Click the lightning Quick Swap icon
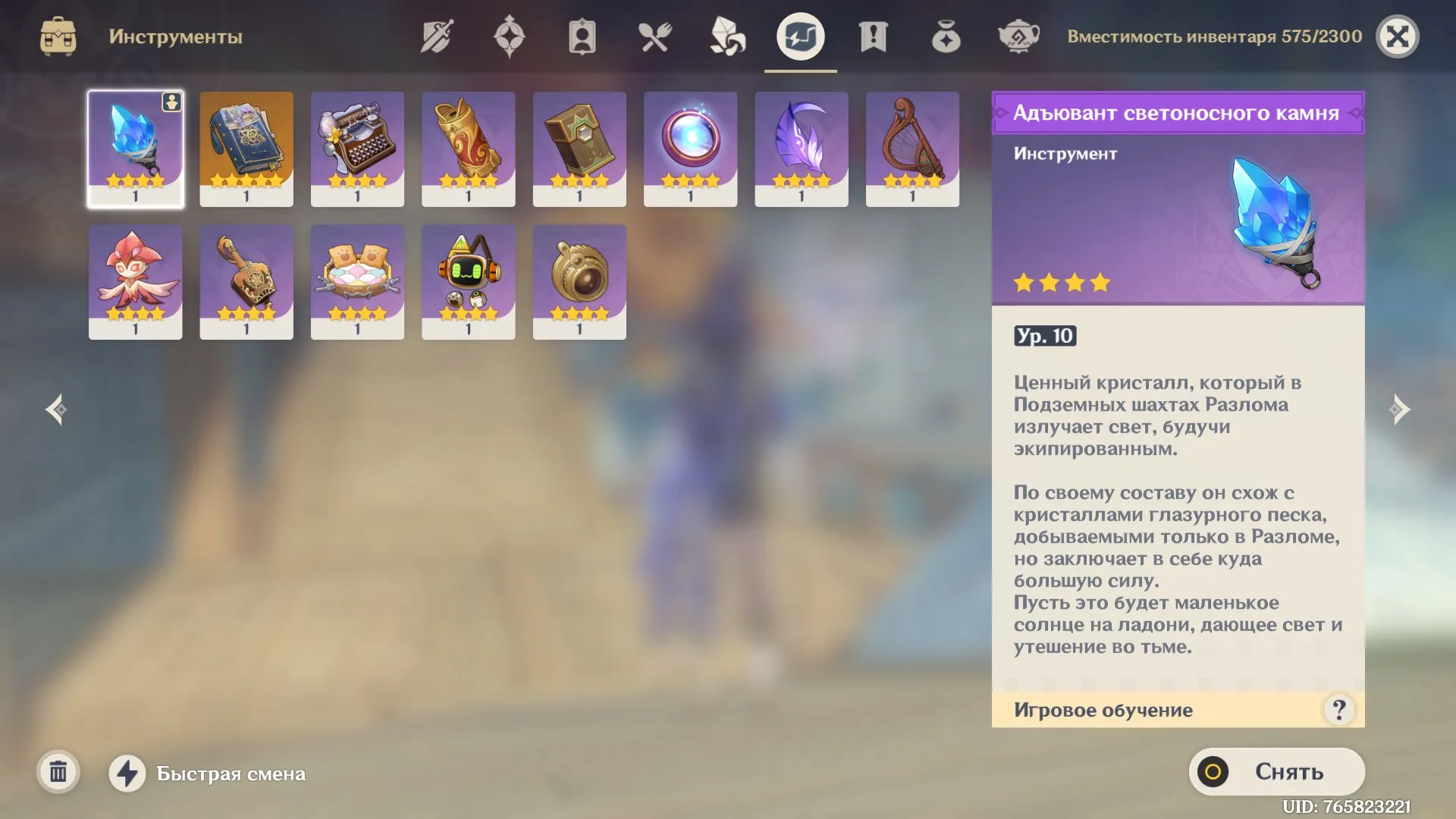 [129, 774]
